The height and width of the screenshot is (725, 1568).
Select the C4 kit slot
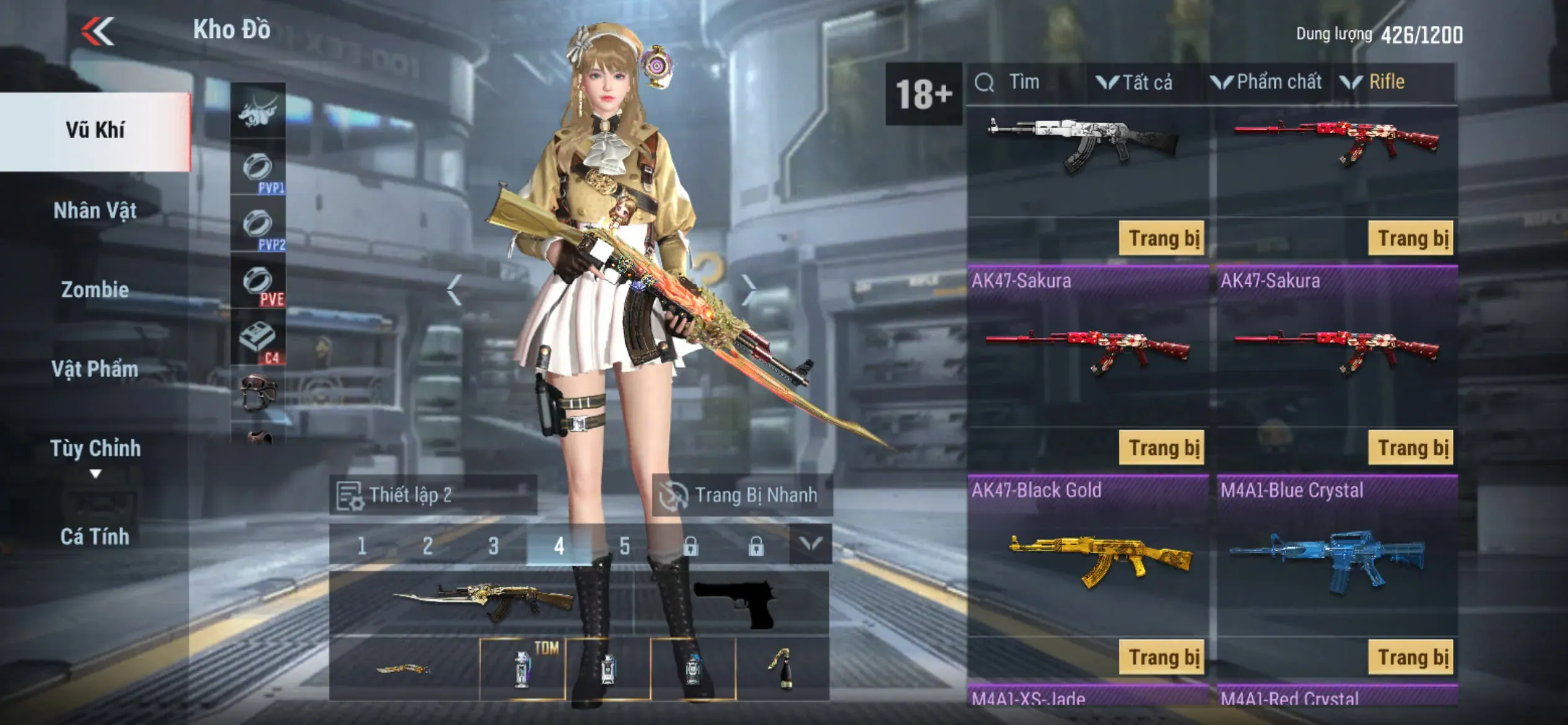[x=258, y=340]
